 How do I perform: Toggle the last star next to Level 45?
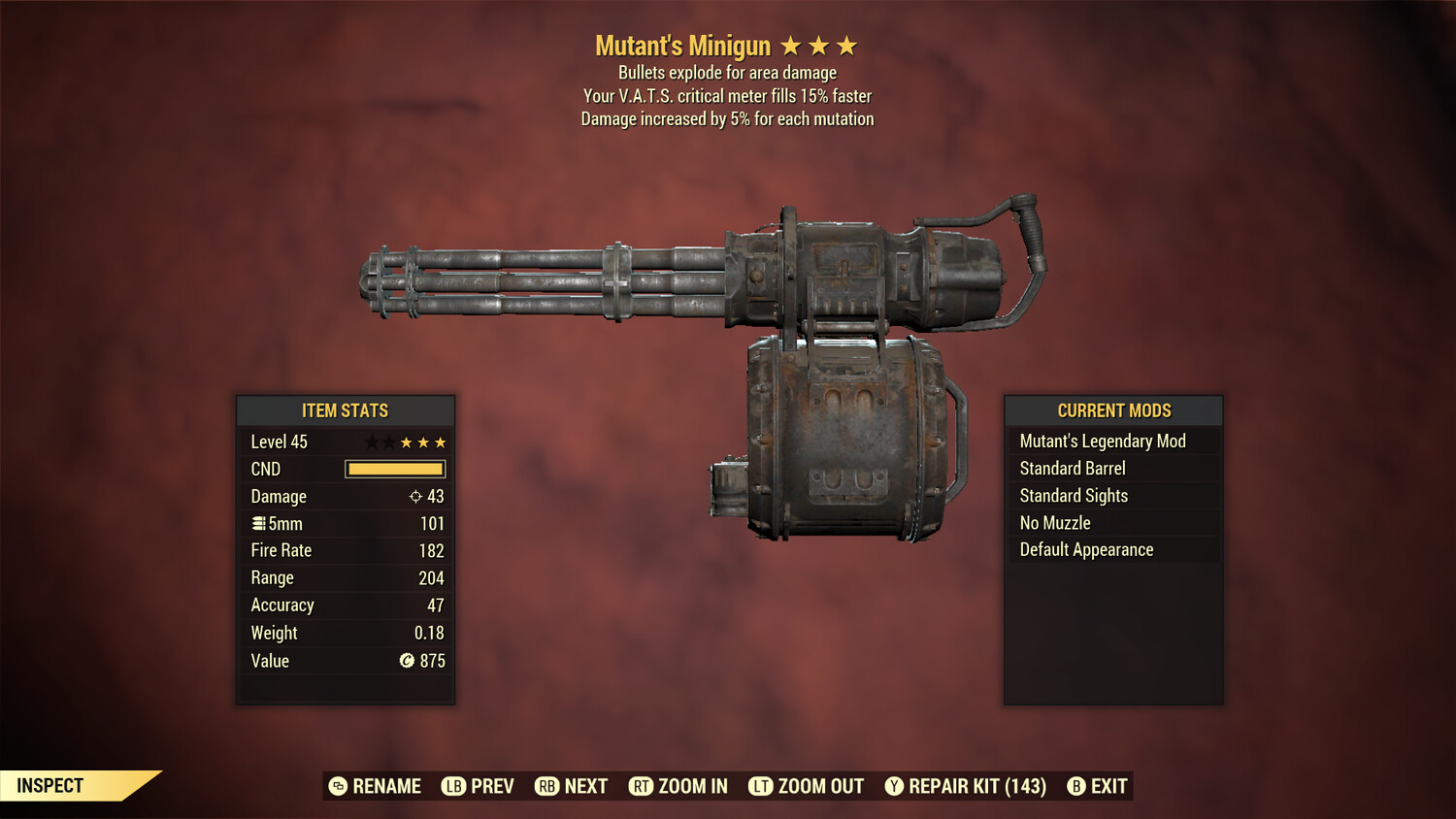point(439,442)
